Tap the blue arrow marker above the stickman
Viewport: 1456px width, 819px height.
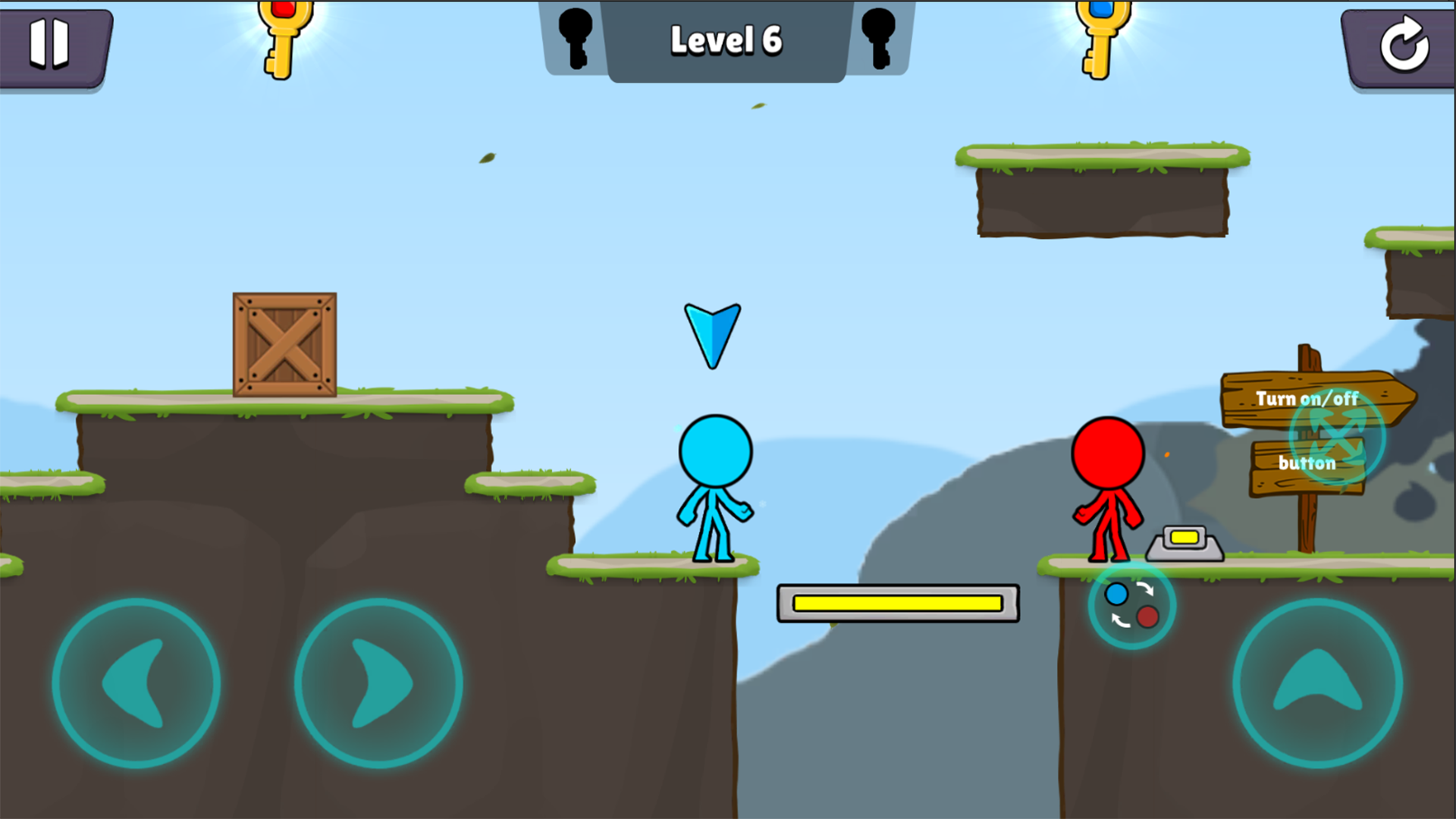pyautogui.click(x=713, y=334)
